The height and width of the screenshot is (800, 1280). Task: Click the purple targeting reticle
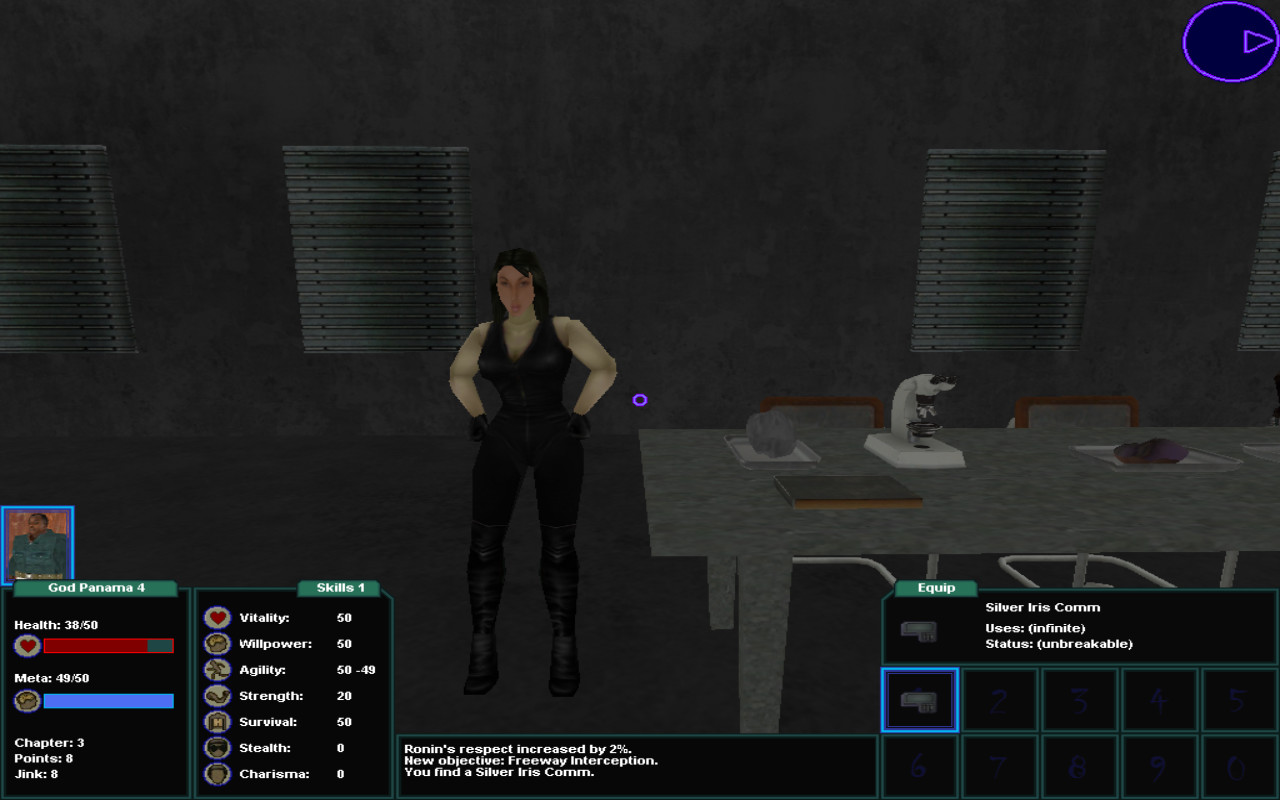click(x=641, y=400)
